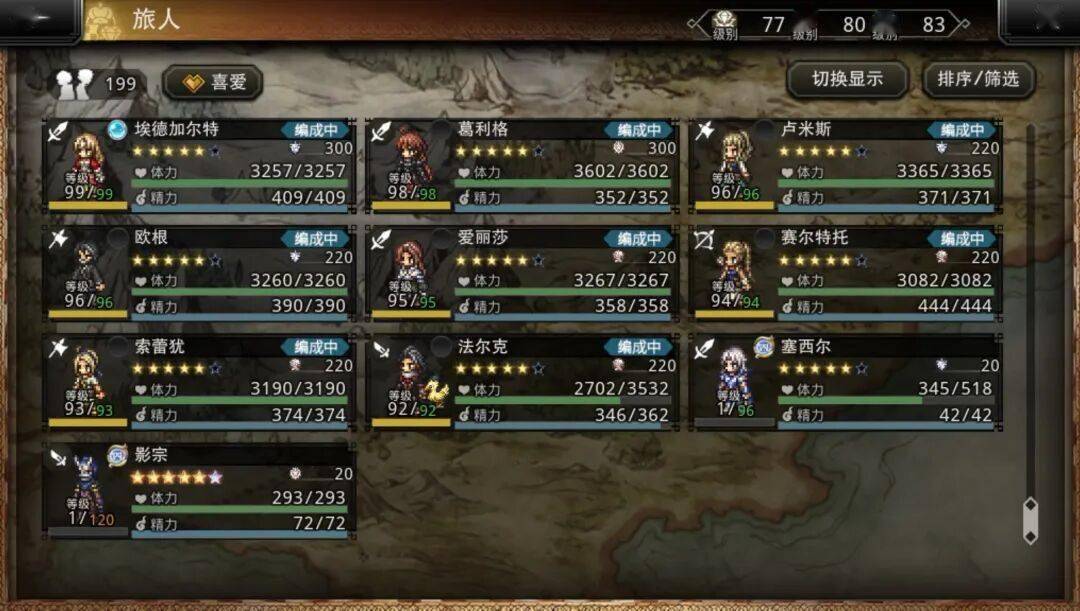
Task: Toggle the 喜爱 favorites filter
Action: click(x=213, y=83)
